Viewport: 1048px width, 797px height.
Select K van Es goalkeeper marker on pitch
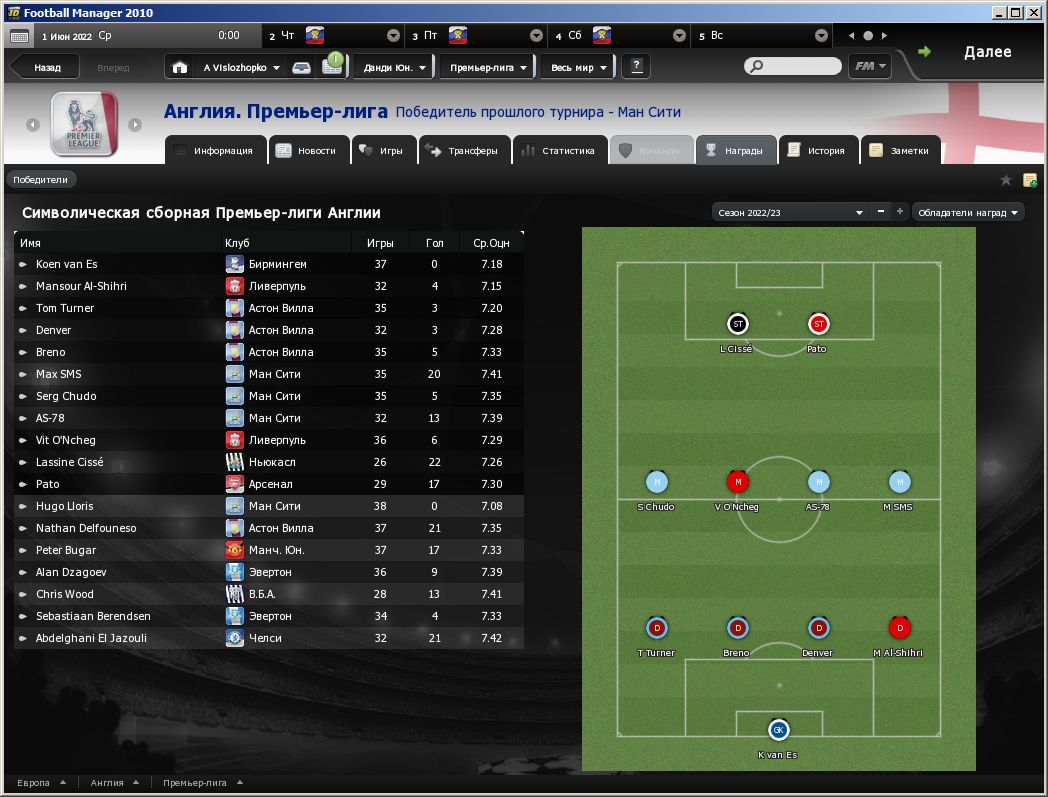(778, 730)
